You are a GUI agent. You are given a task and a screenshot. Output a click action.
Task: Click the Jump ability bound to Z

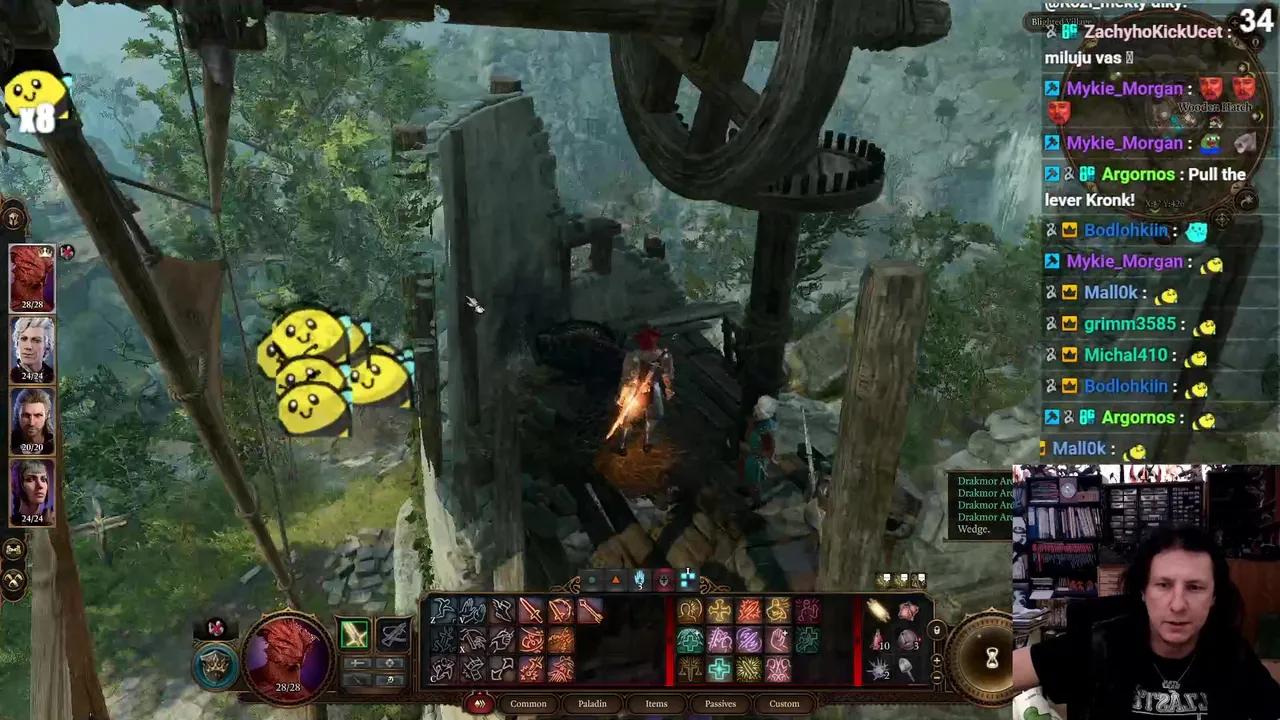(441, 607)
